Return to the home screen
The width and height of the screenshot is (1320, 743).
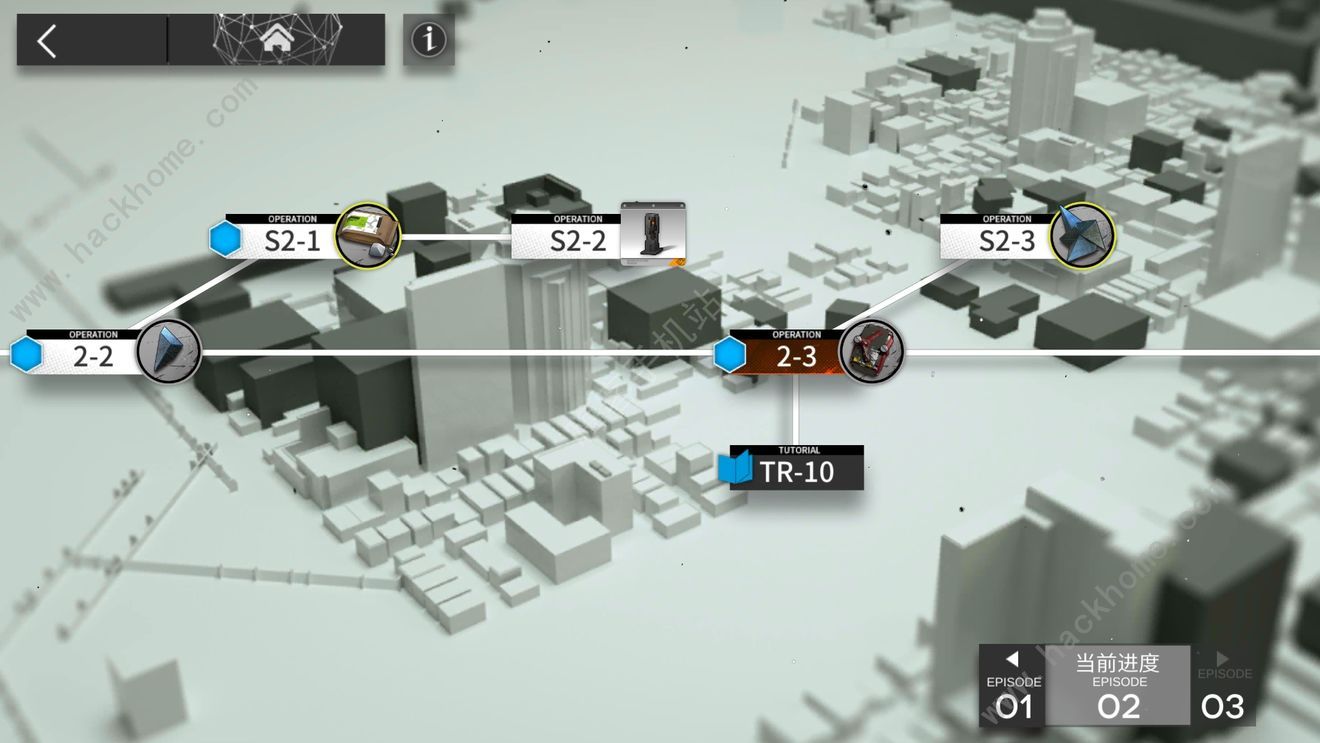tap(277, 40)
